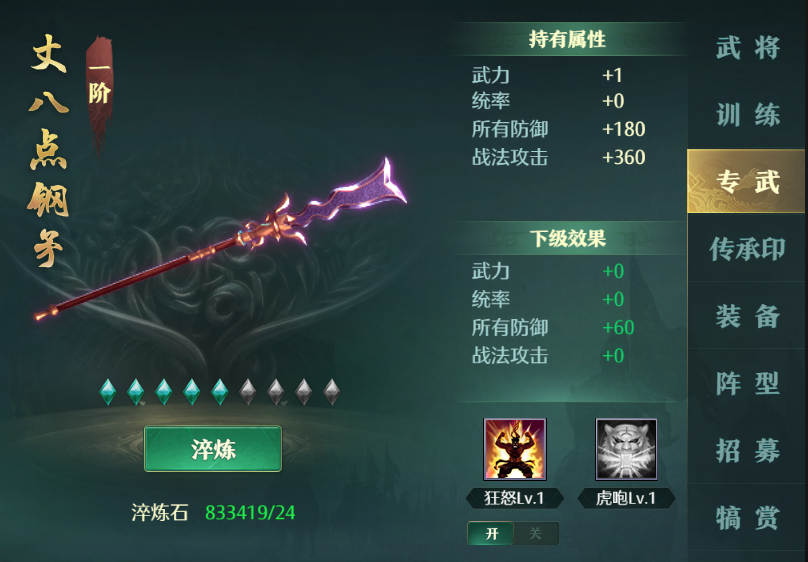Click the 淬炼 tempering button
Image resolution: width=808 pixels, height=562 pixels.
[213, 449]
